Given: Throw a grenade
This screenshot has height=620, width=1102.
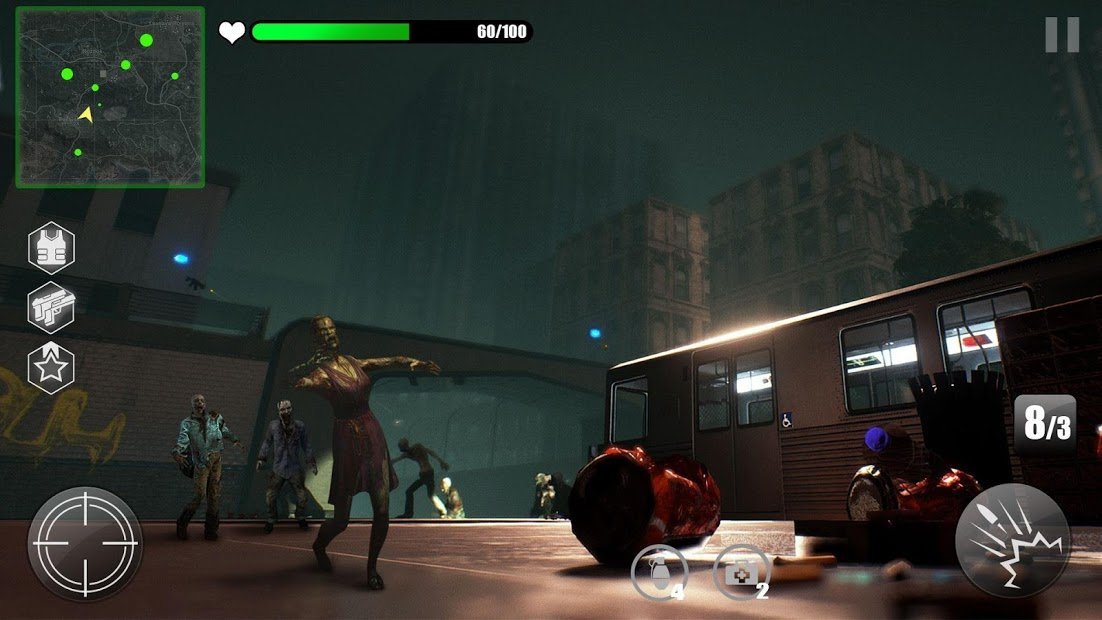Looking at the screenshot, I should pos(658,573).
